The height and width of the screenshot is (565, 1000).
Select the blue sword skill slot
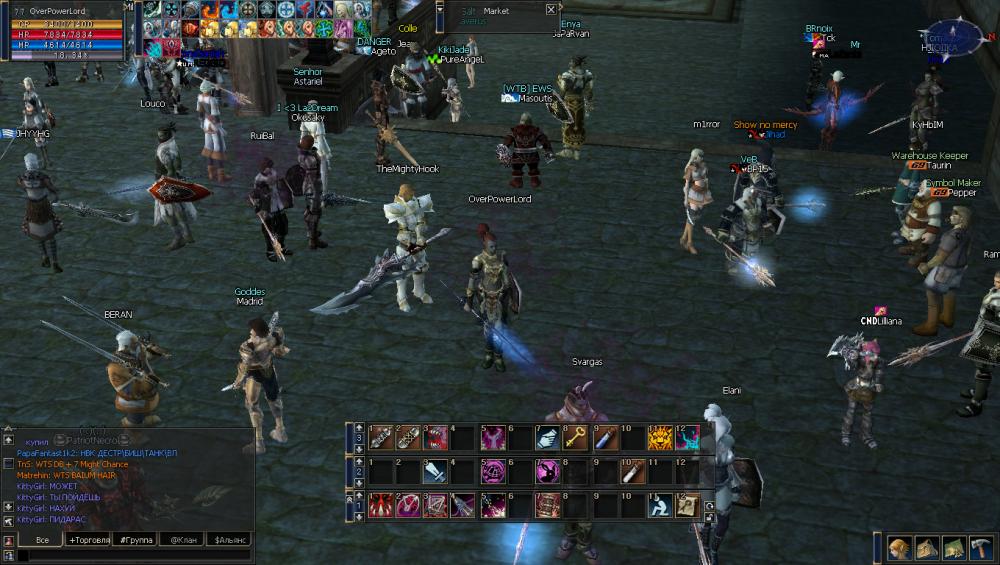click(436, 471)
